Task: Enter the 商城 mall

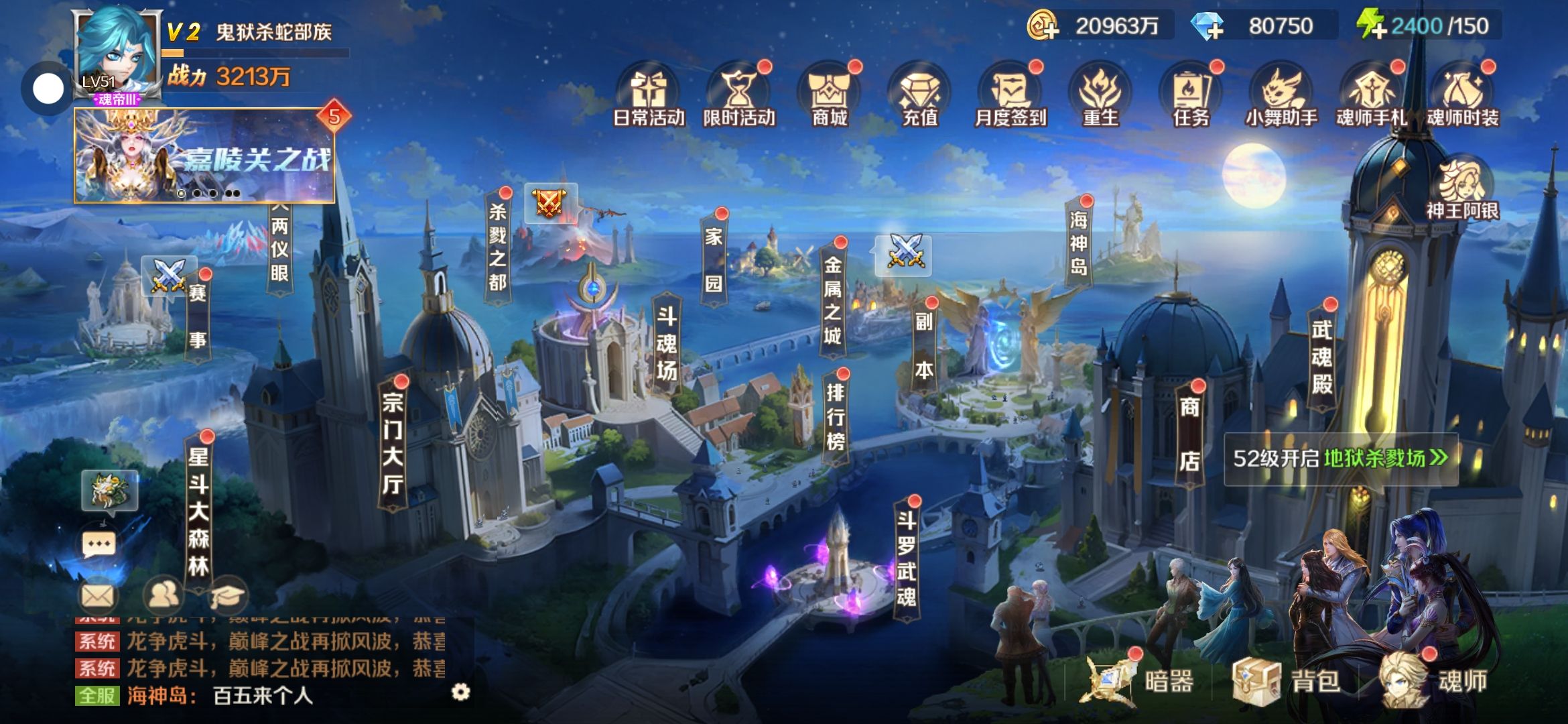Action: click(830, 95)
